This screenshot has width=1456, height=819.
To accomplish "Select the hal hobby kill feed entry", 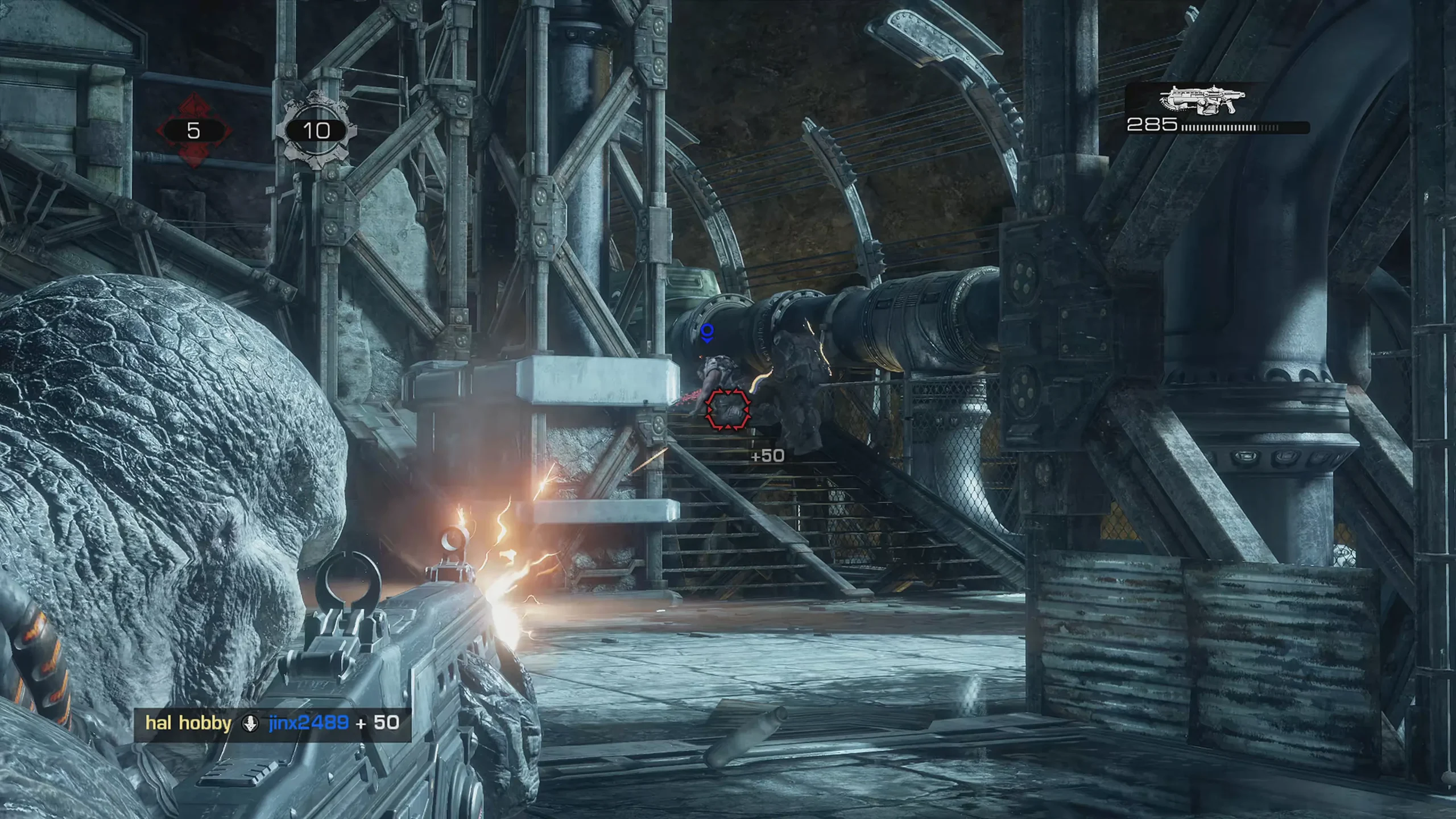I will (x=188, y=723).
